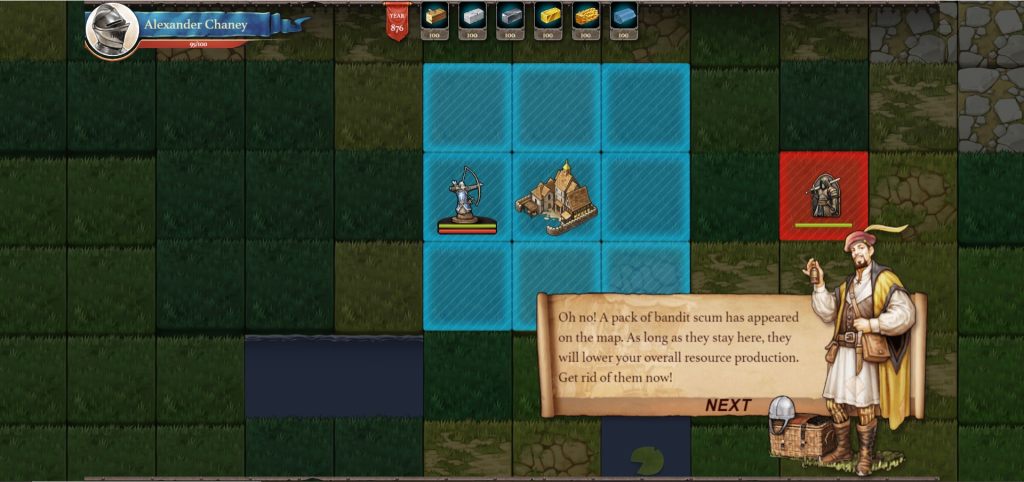1024x482 pixels.
Task: Select the town hall building tile
Action: pyautogui.click(x=556, y=196)
